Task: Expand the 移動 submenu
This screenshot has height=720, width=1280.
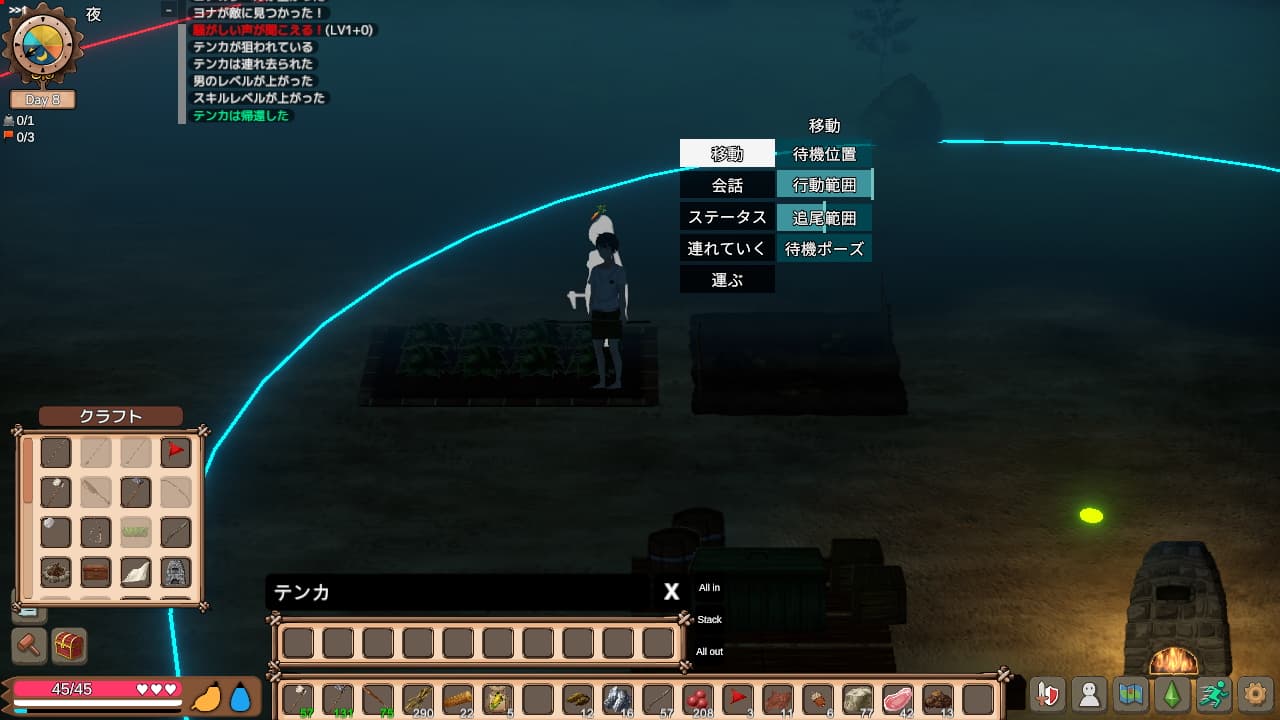Action: pyautogui.click(x=726, y=152)
